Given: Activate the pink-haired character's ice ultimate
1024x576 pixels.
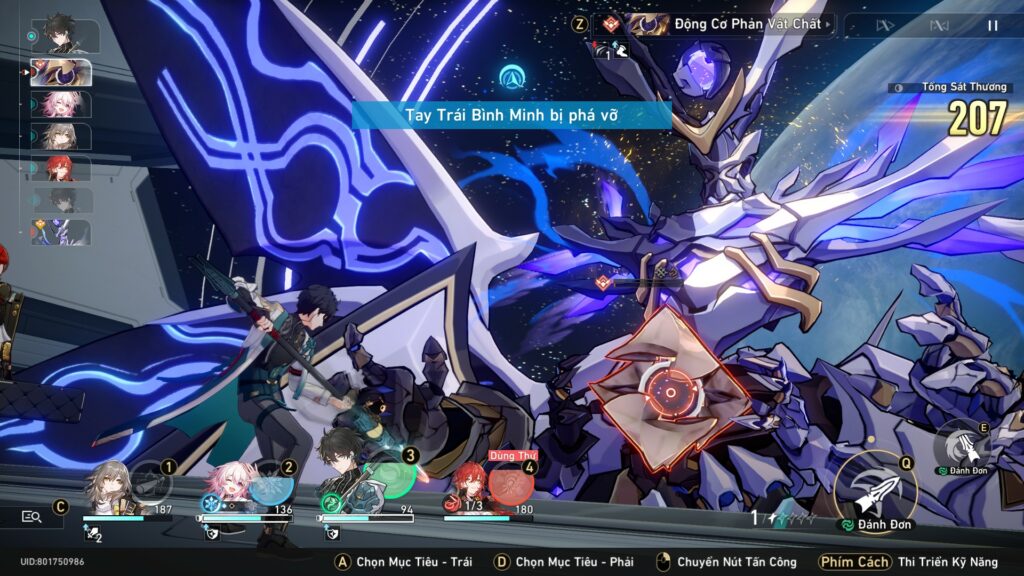Looking at the screenshot, I should [270, 485].
